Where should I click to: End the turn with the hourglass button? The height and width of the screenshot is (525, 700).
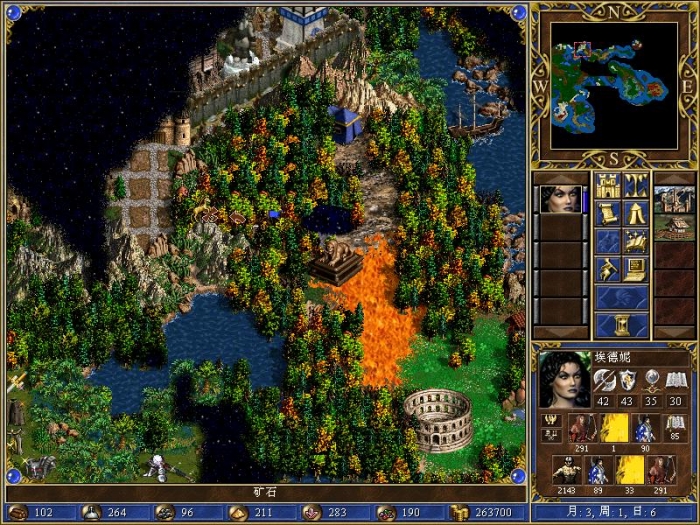pos(622,325)
